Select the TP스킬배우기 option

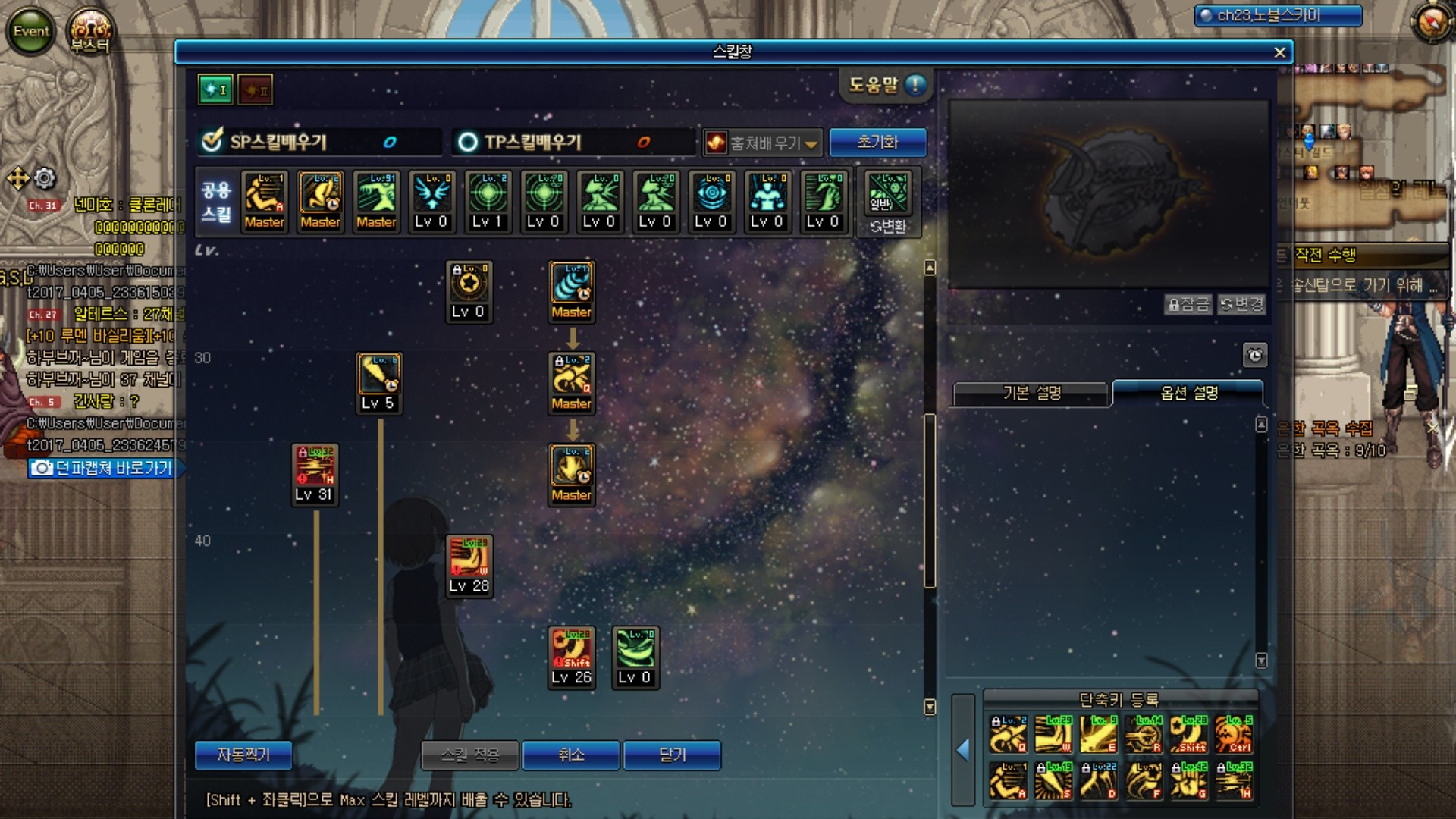468,142
